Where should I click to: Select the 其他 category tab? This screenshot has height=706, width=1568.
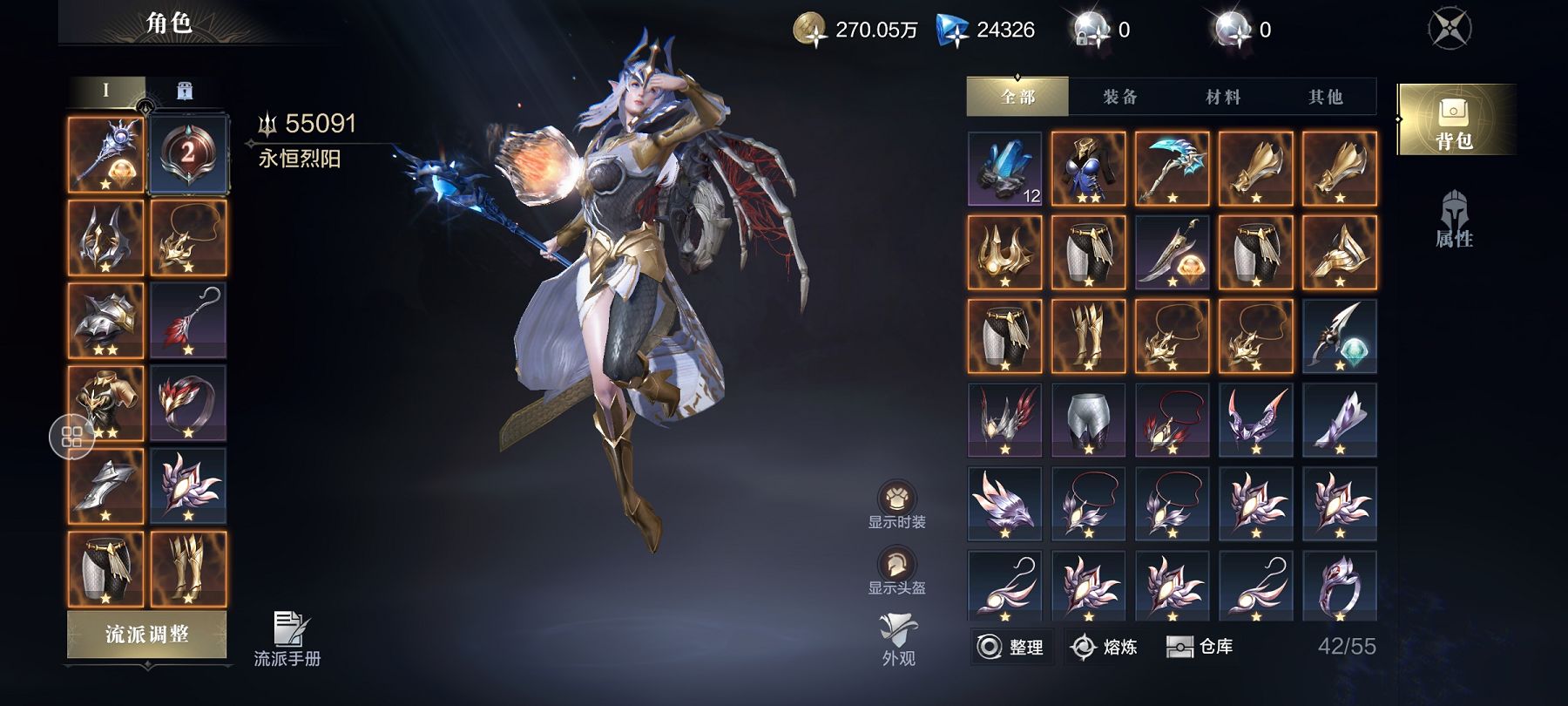pos(1325,97)
